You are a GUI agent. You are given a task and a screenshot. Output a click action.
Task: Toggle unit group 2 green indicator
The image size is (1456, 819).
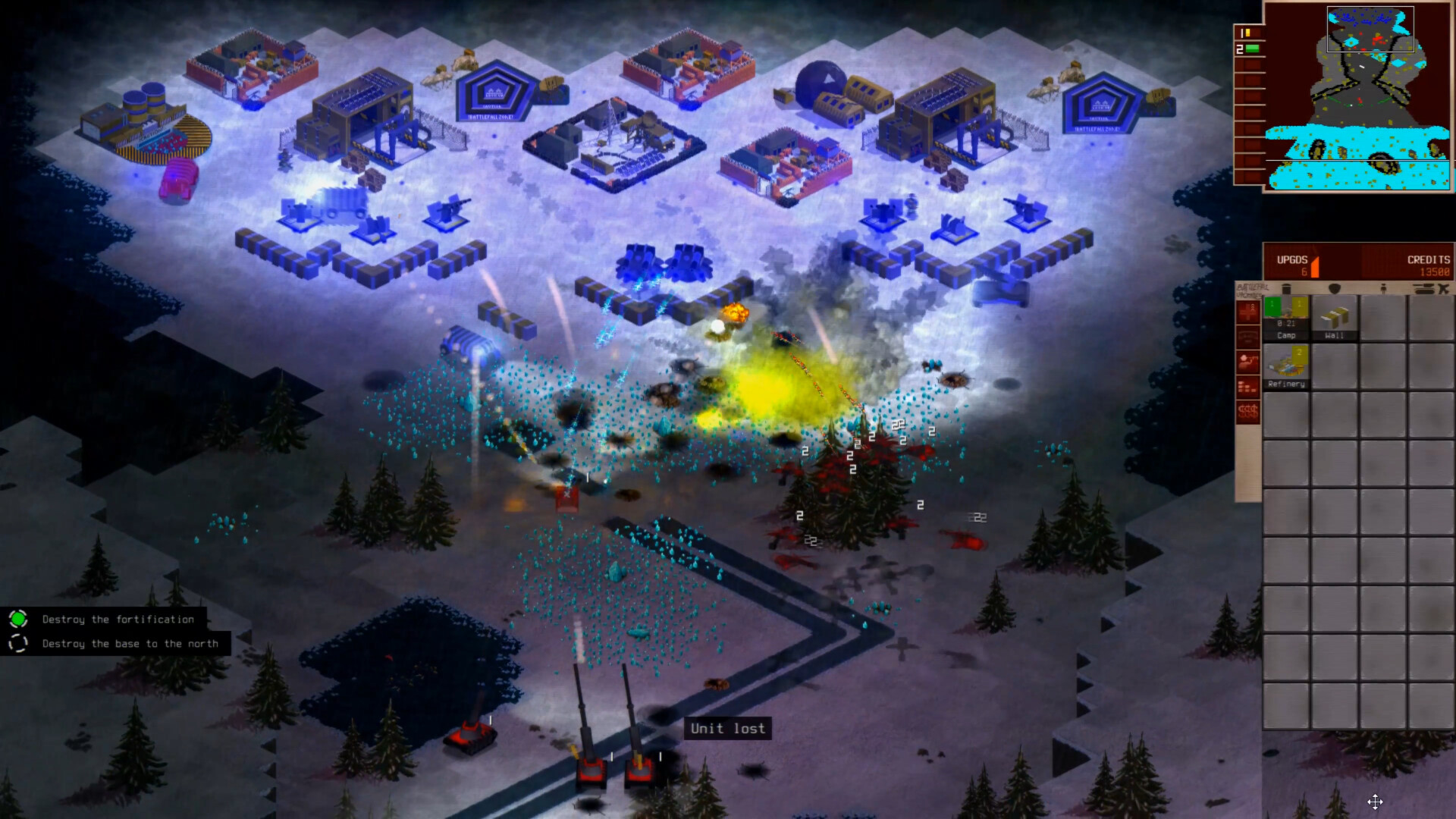coord(1252,49)
